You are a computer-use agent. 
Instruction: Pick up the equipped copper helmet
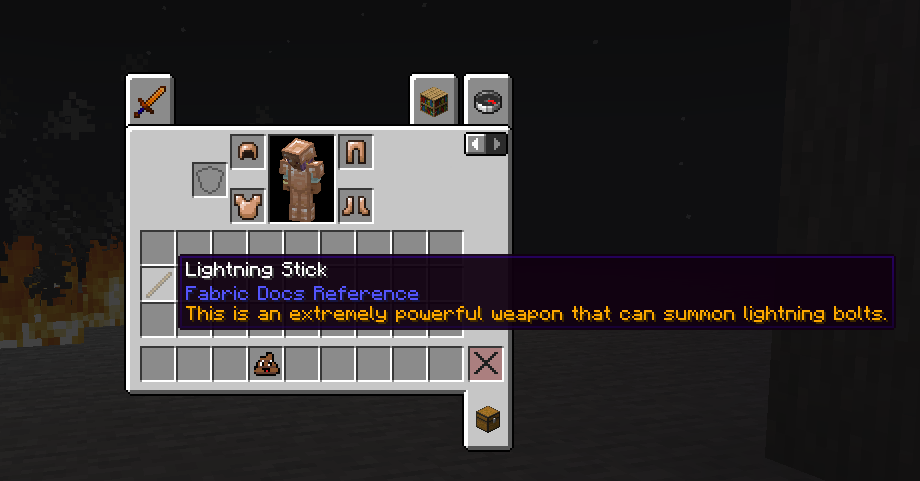pos(247,153)
